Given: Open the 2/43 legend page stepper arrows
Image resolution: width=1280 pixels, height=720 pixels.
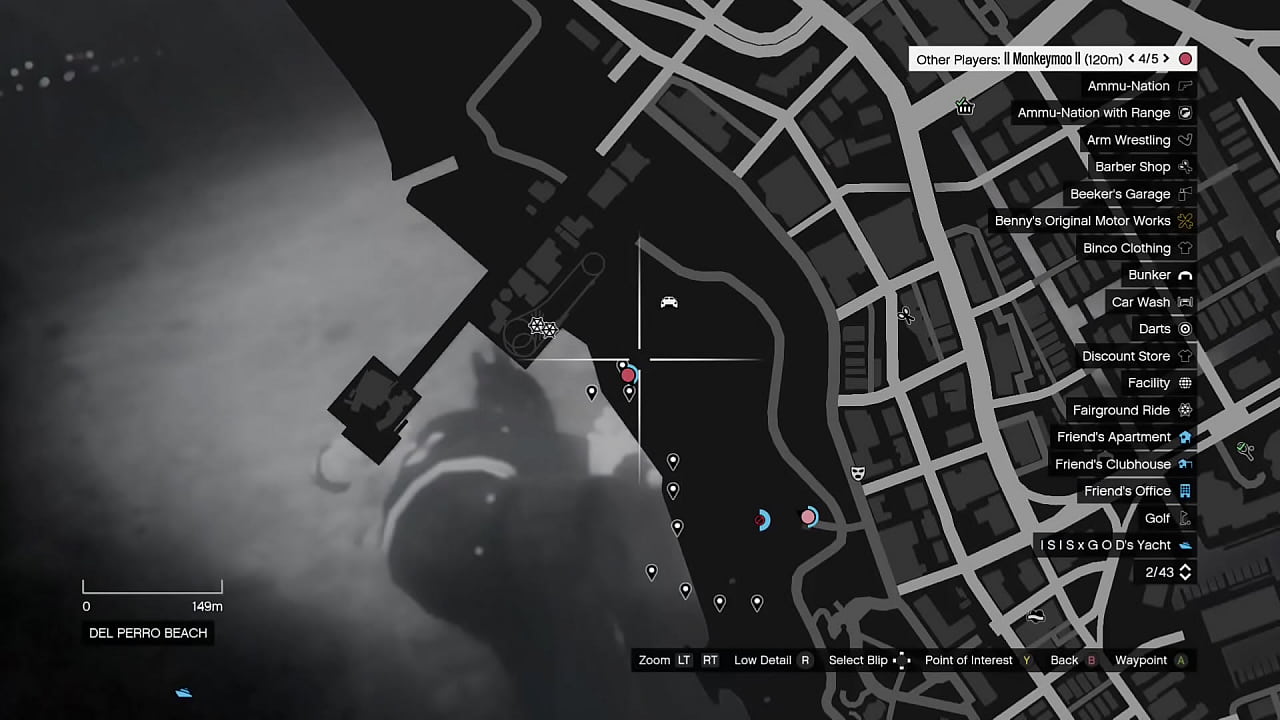Looking at the screenshot, I should click(1184, 572).
